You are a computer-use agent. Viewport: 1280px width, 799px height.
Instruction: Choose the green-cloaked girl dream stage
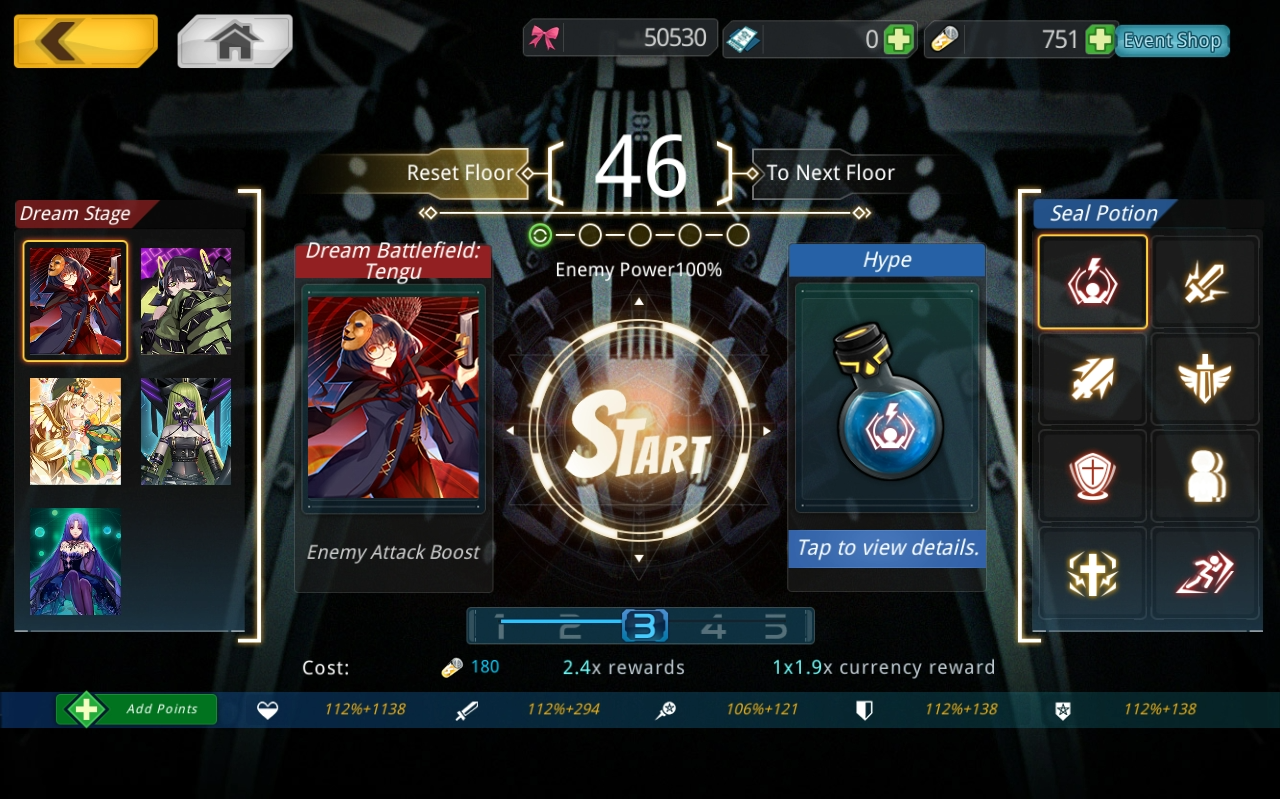tap(186, 301)
